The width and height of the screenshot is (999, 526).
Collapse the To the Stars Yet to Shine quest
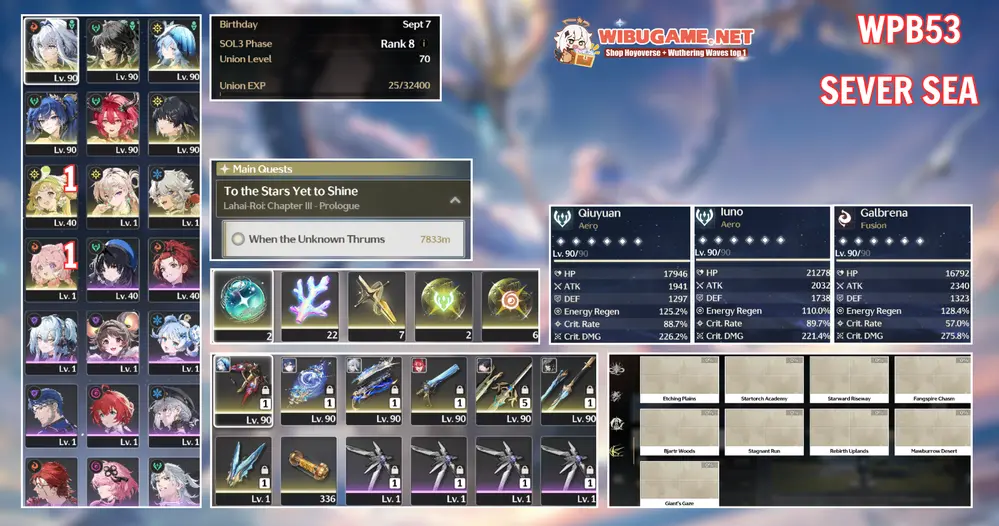(x=455, y=200)
